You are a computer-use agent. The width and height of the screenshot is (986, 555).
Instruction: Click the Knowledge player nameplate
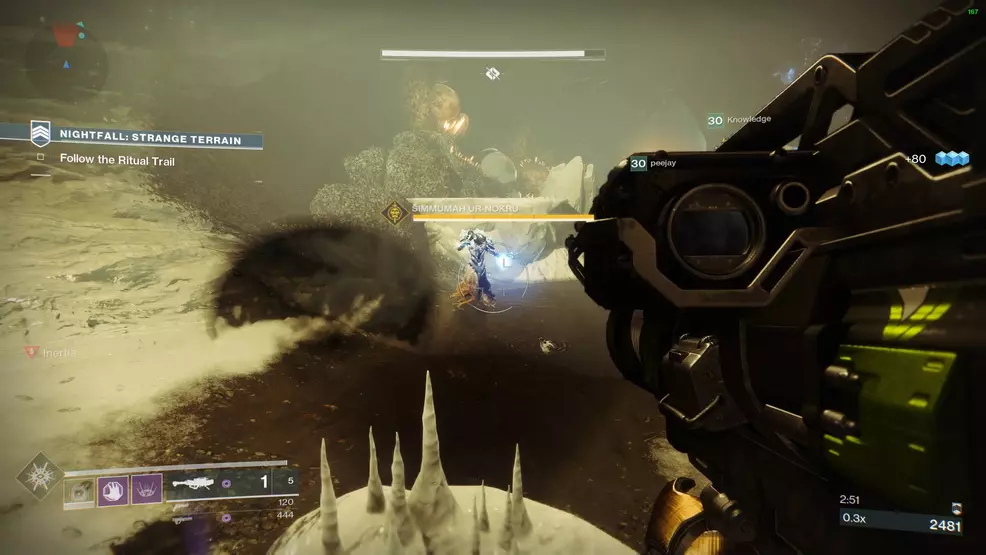click(x=740, y=120)
